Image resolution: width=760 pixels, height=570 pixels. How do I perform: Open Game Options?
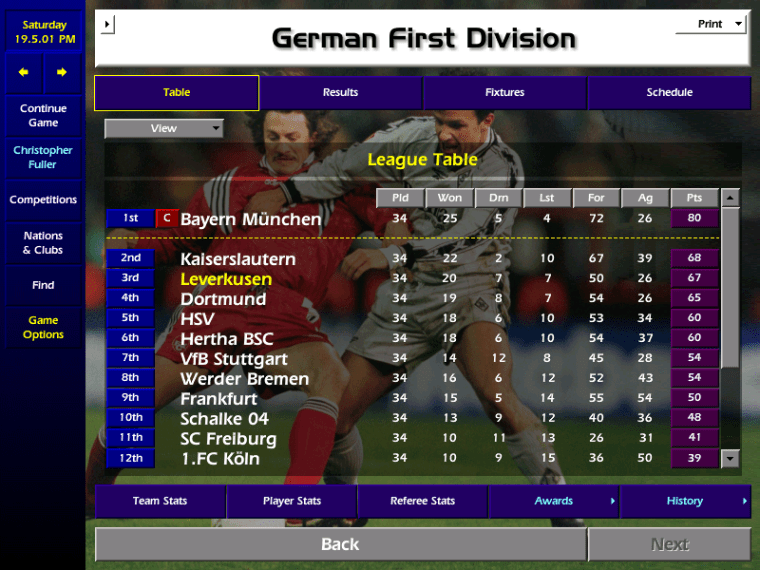43,327
